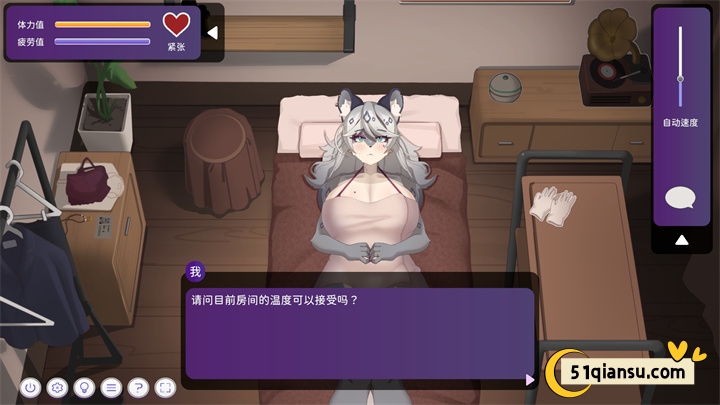Screen dimensions: 720x405
Task: Click the heart mood icon
Action: [x=176, y=24]
